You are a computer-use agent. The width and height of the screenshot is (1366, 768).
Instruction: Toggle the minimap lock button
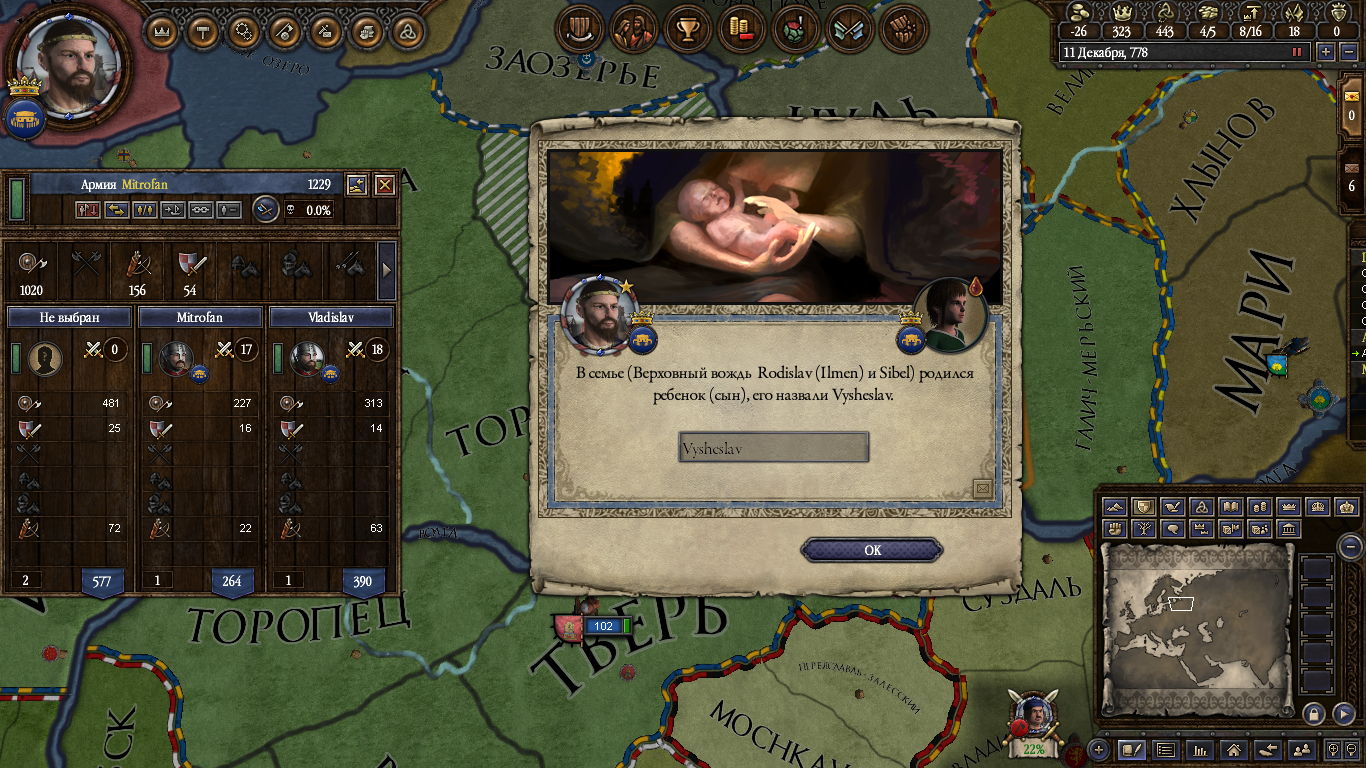click(1314, 713)
